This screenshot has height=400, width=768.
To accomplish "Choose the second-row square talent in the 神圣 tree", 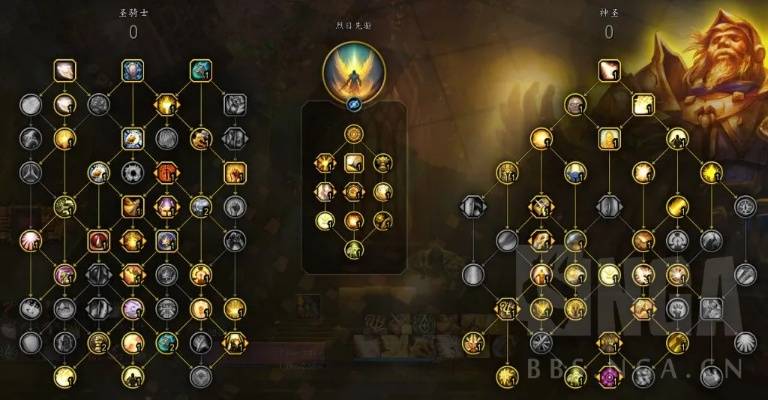I will 642,103.
